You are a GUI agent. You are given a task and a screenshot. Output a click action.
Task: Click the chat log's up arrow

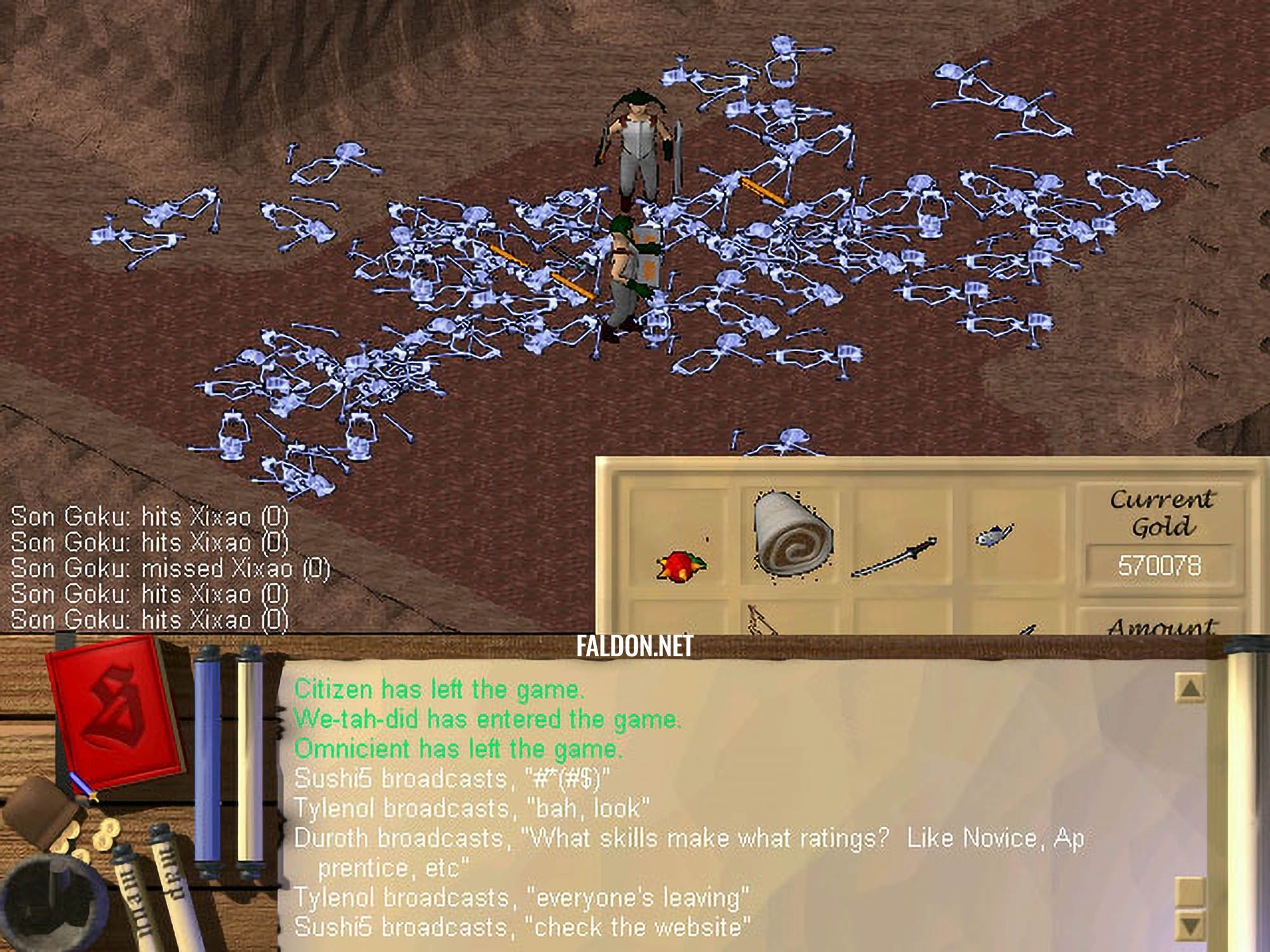(x=1190, y=687)
